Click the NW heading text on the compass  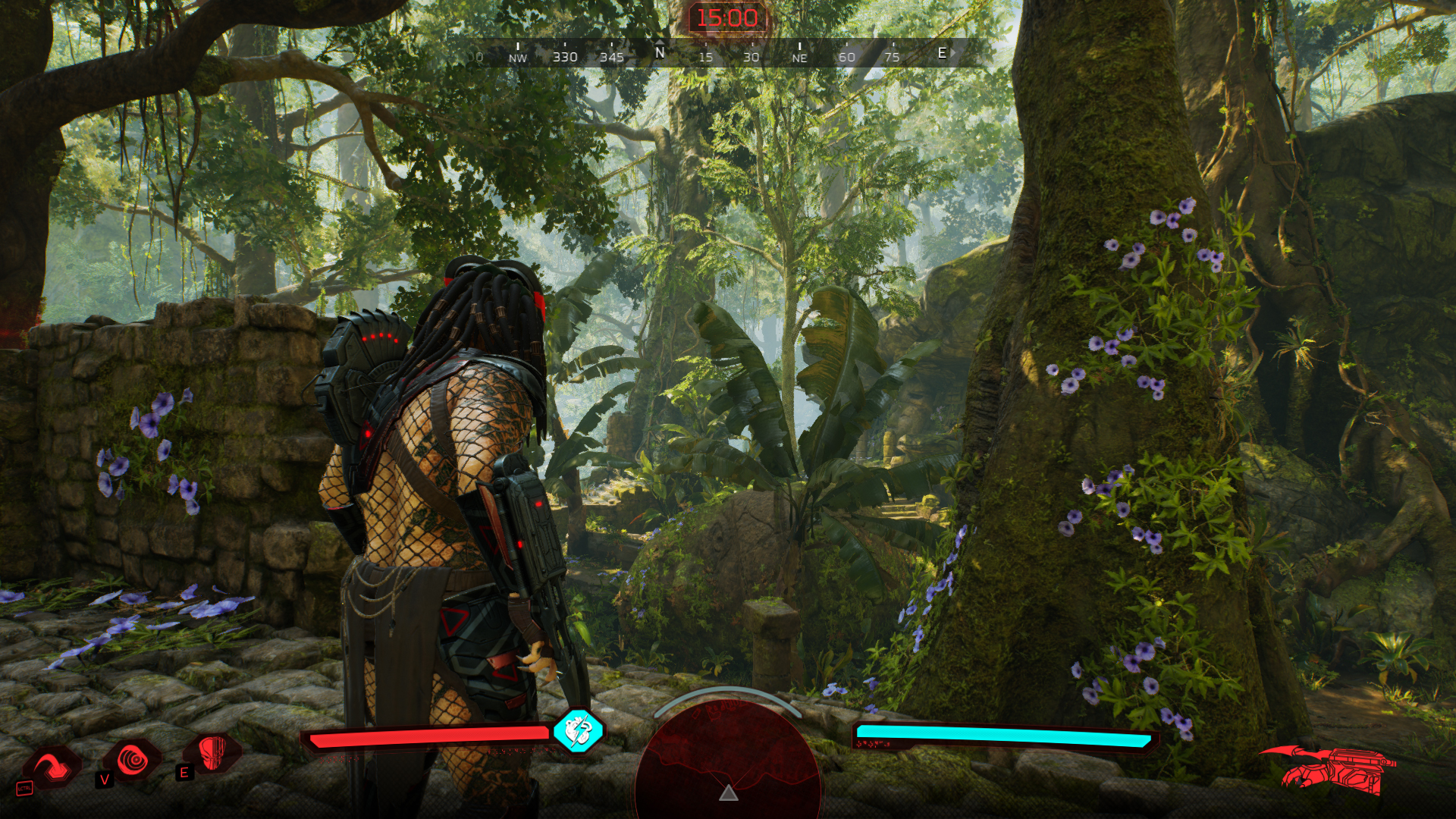click(x=516, y=56)
